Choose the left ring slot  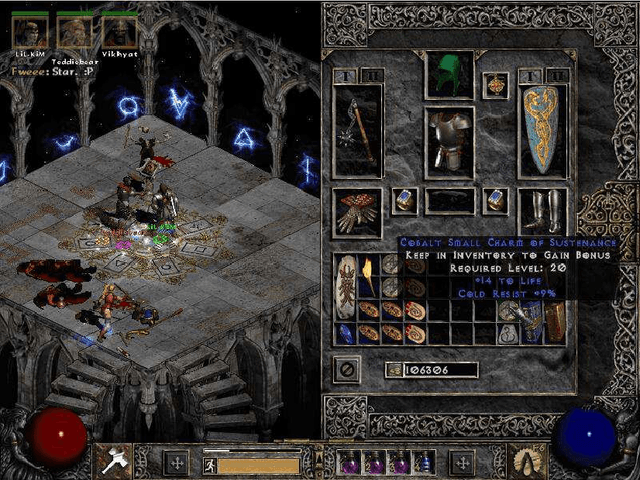pos(404,201)
